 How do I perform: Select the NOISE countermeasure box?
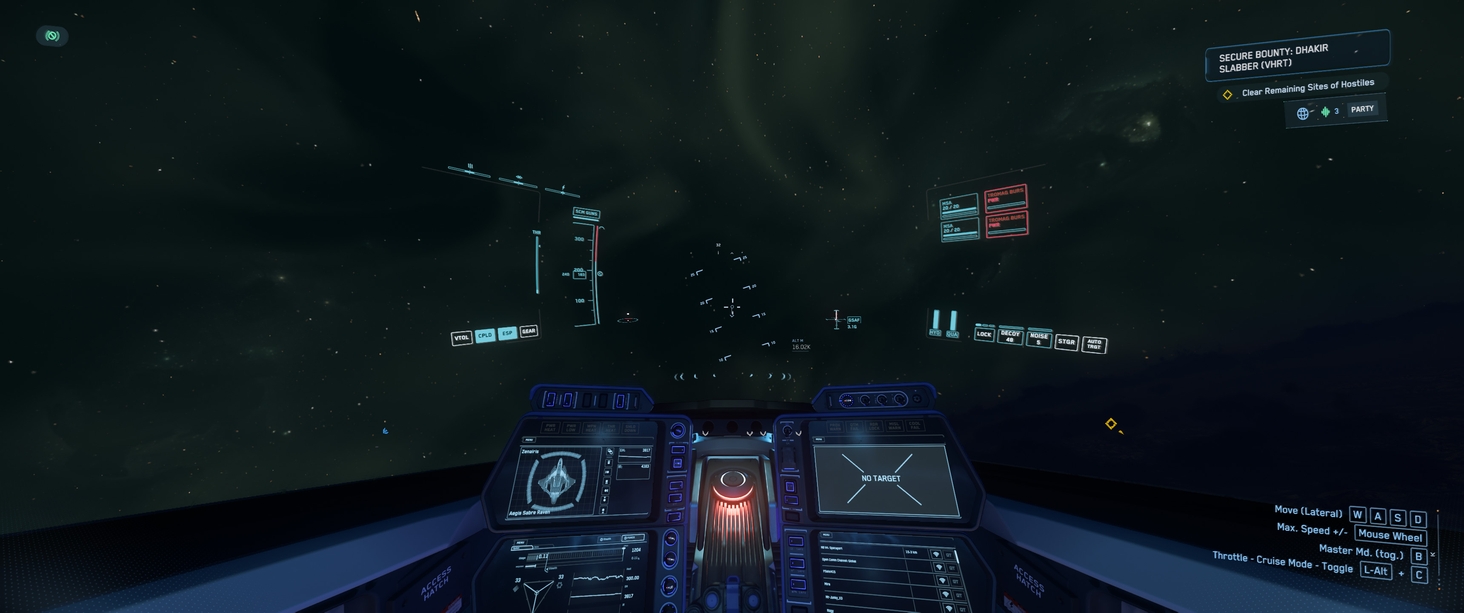click(x=1039, y=339)
